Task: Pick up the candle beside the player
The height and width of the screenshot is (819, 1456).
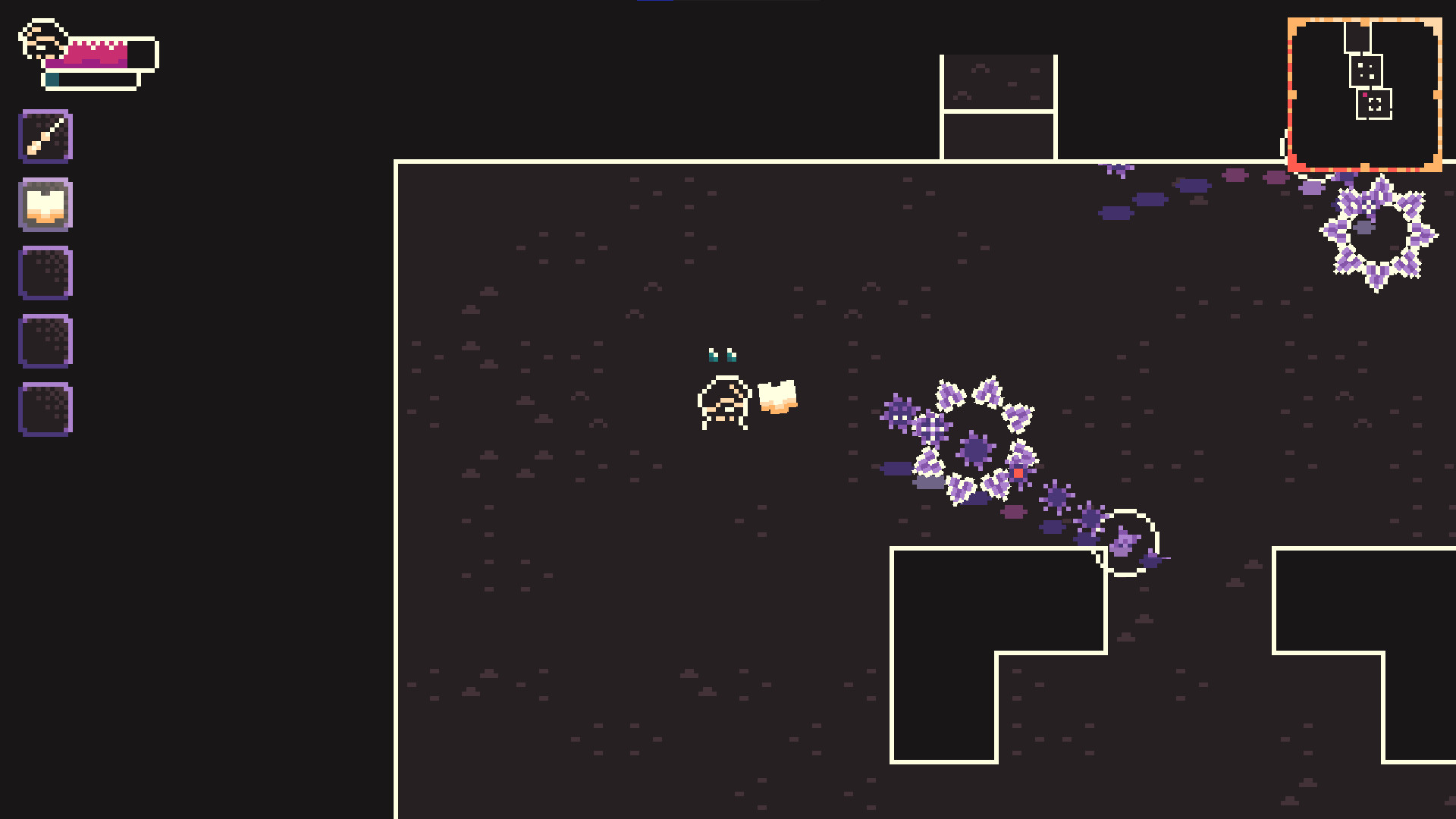Action: point(777,398)
